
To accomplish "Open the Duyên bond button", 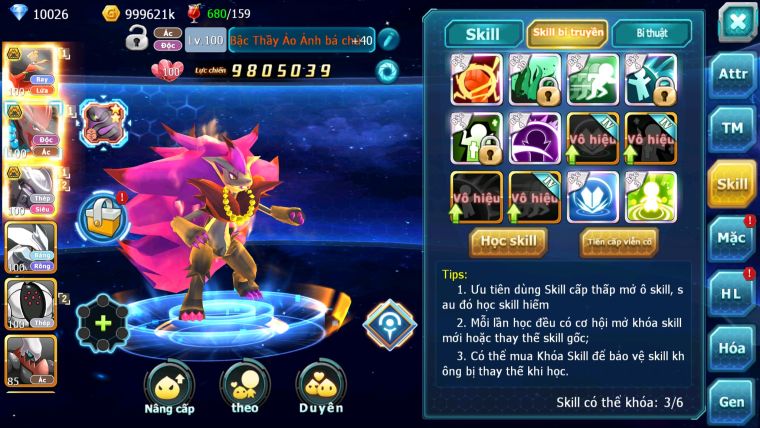I will (320, 388).
